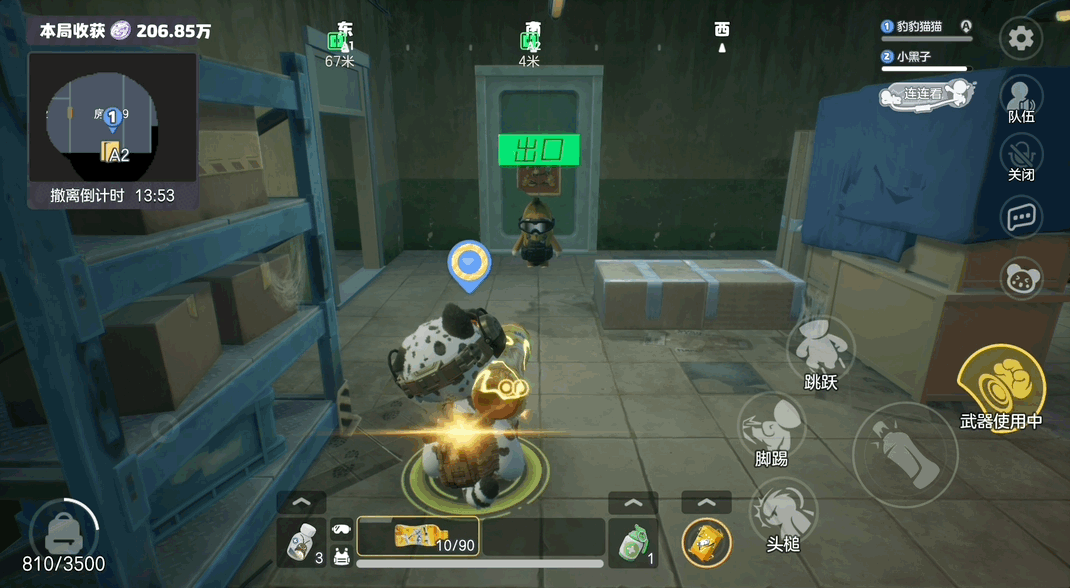Toggle the 队伍 team voice speaker
The height and width of the screenshot is (588, 1070).
(1021, 97)
